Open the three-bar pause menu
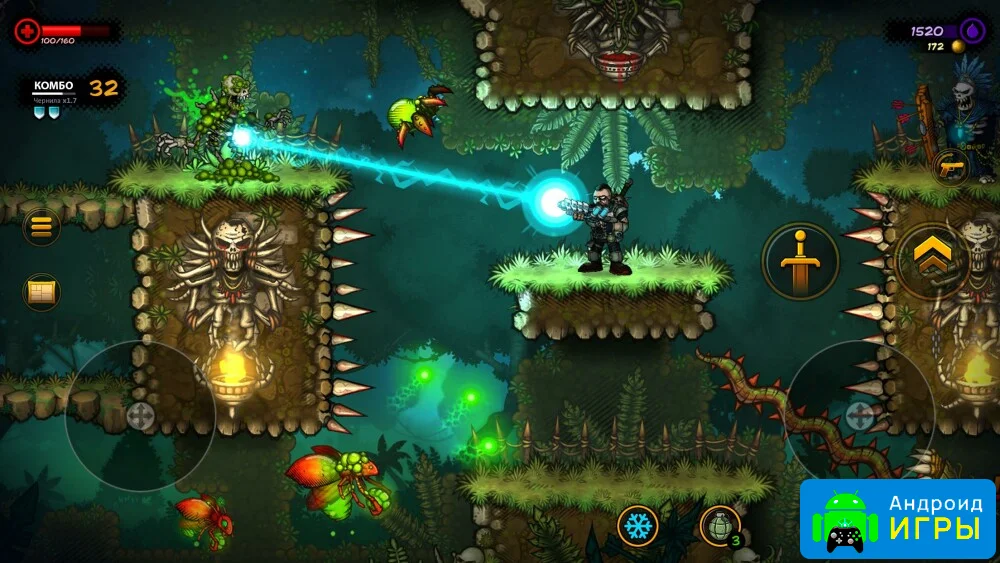 [41, 227]
